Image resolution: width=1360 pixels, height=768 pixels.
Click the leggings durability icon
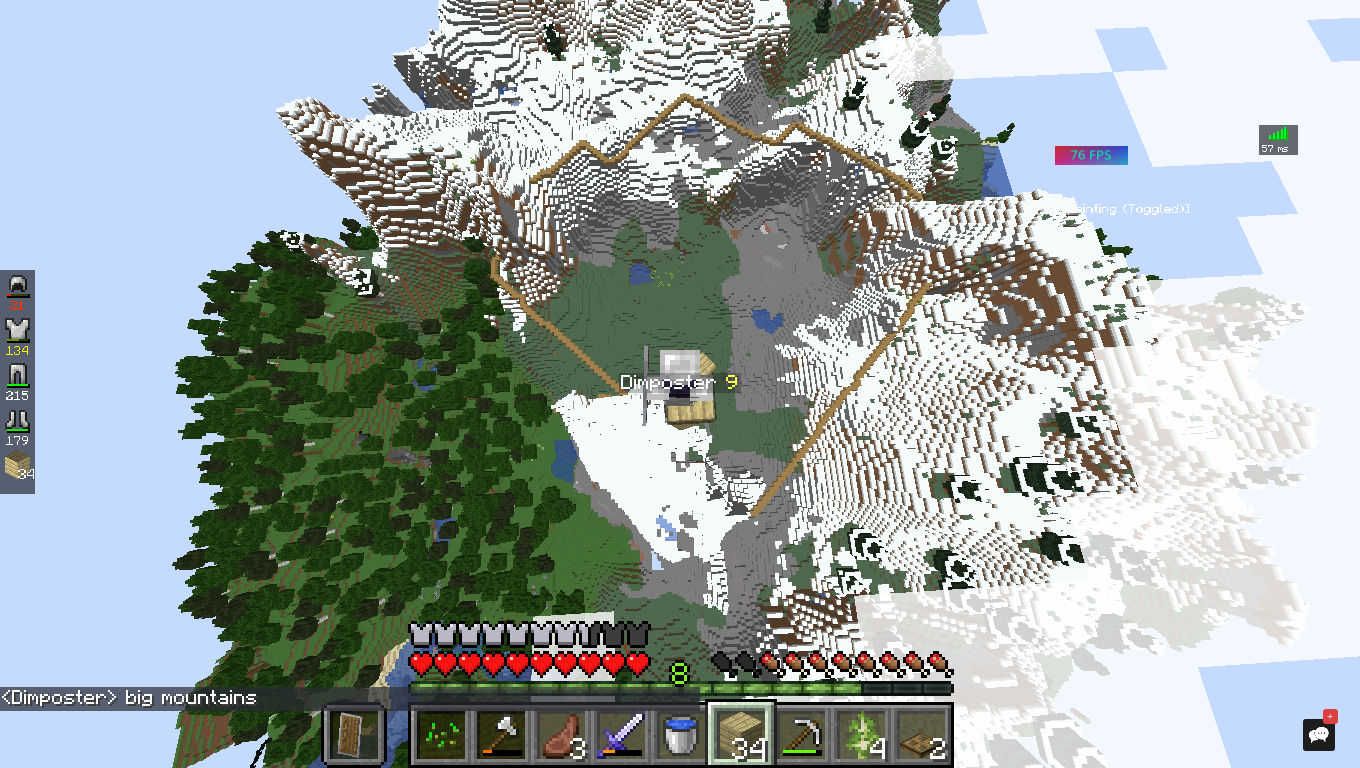coord(18,376)
